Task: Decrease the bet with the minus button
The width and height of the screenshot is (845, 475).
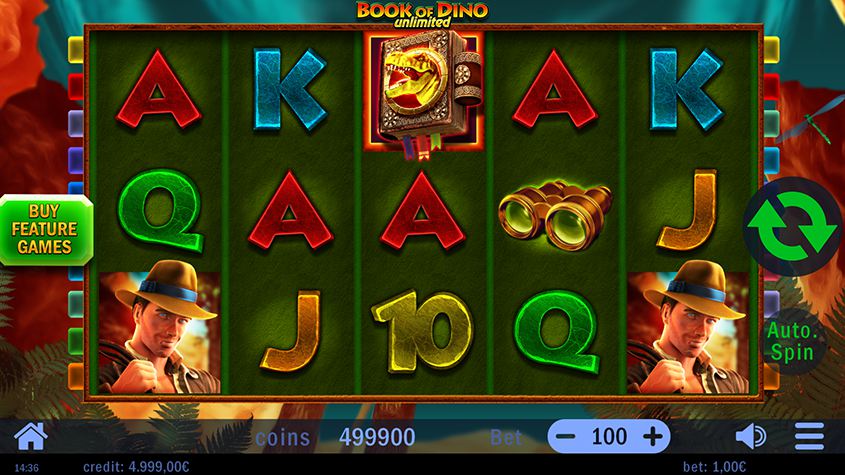Action: [x=565, y=436]
